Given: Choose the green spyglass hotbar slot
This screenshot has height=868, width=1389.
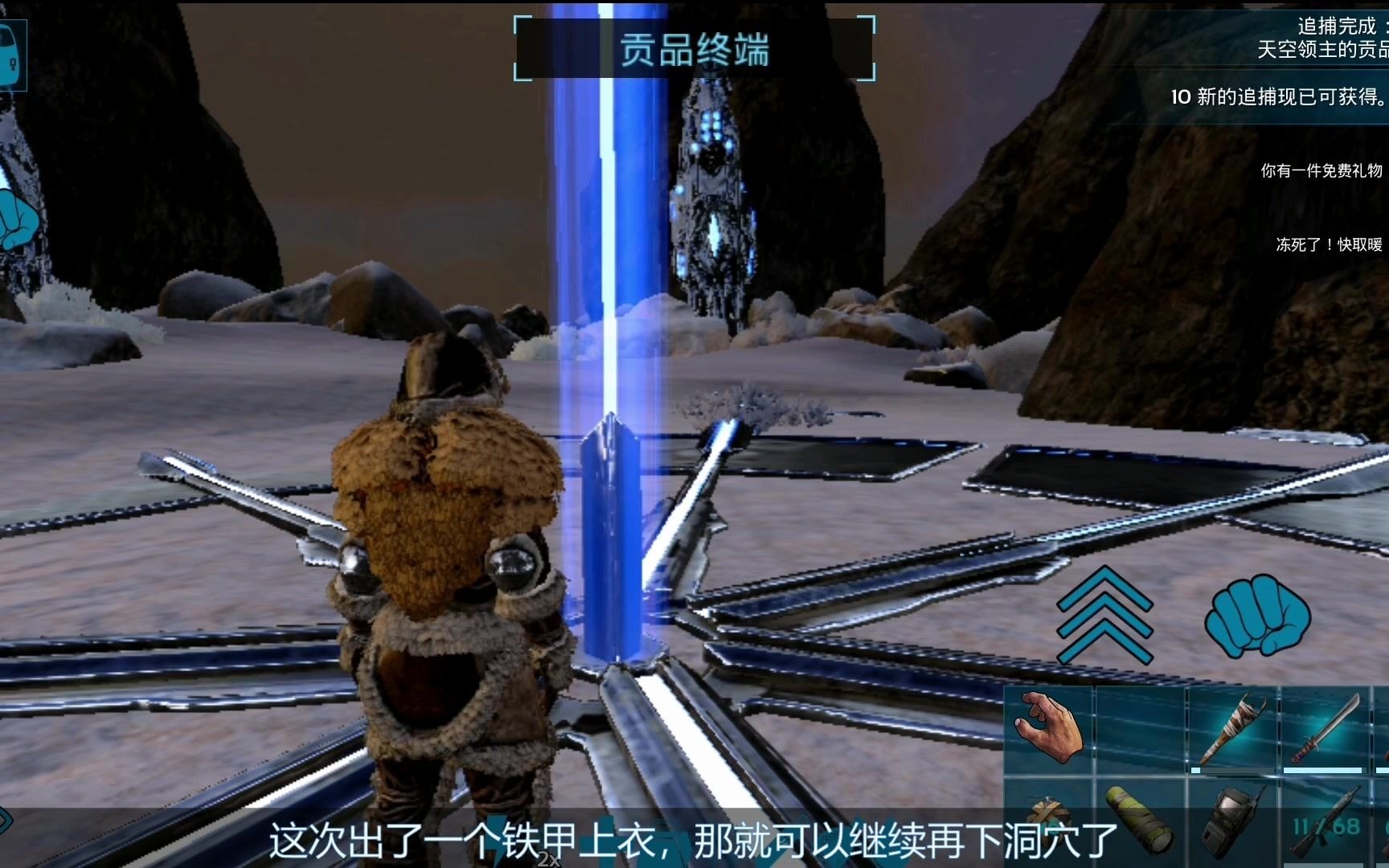Looking at the screenshot, I should (1140, 820).
